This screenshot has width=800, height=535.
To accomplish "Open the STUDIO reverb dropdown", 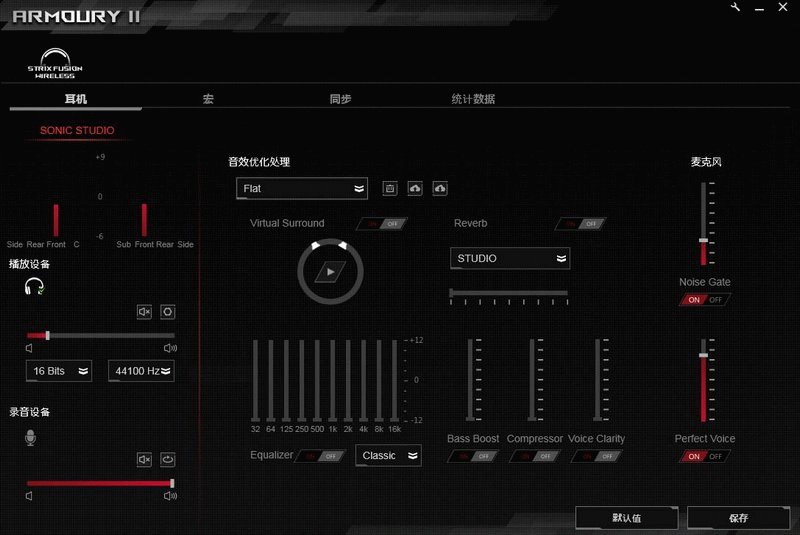I will tap(510, 259).
